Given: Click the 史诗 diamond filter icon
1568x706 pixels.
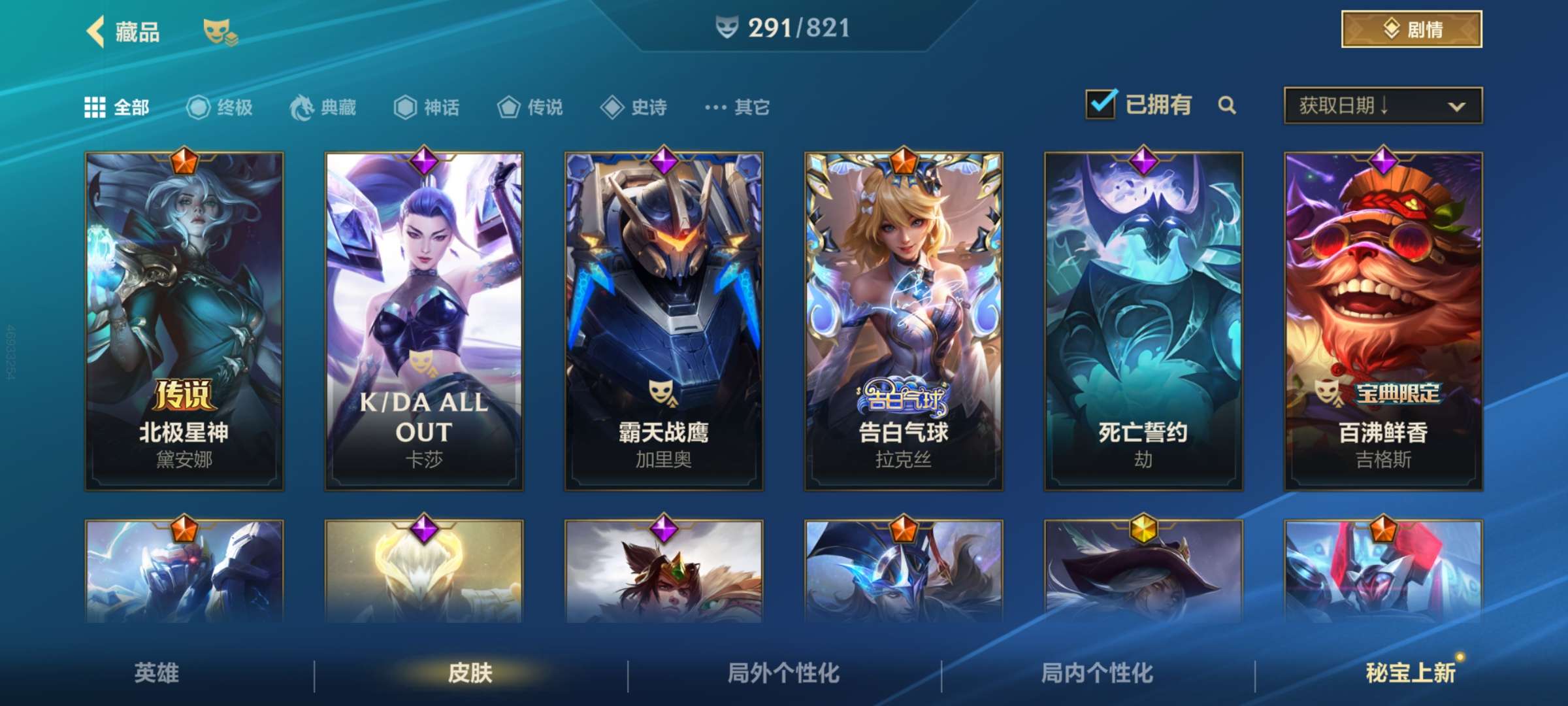Looking at the screenshot, I should (x=612, y=108).
